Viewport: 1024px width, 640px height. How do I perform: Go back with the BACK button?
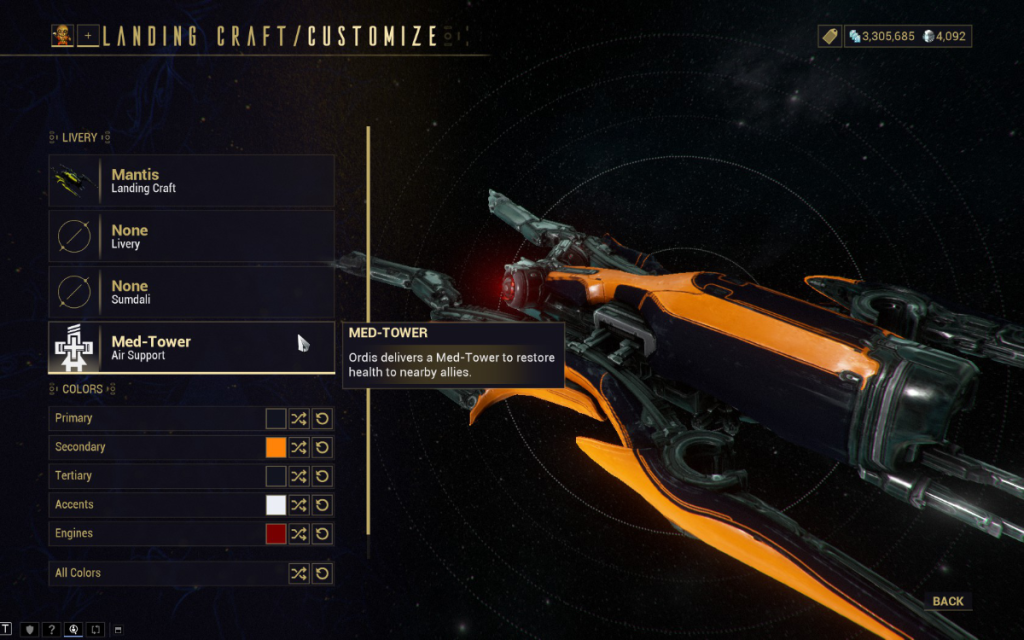pos(947,601)
